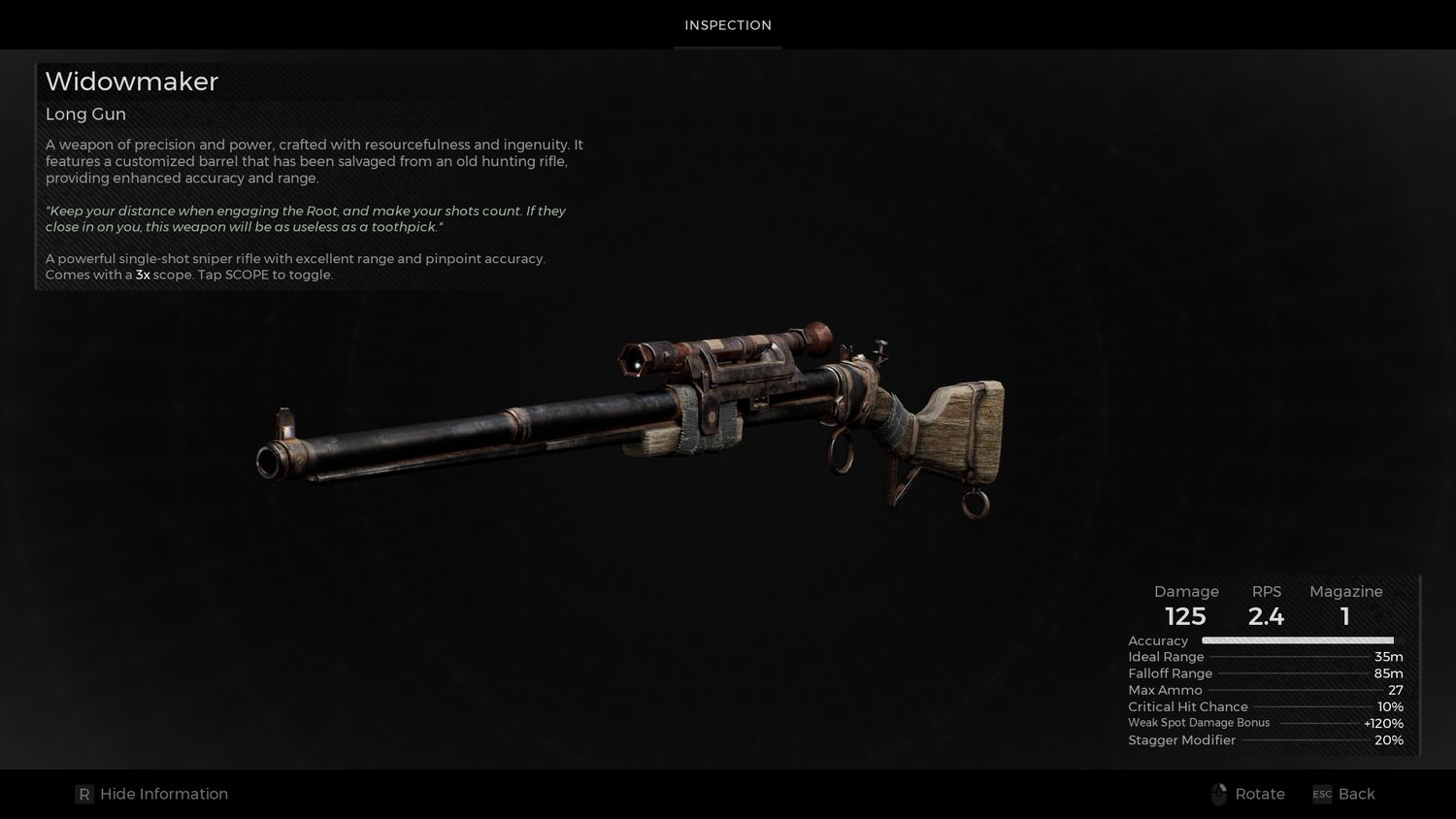
Task: Select the Inspection tab
Action: [x=728, y=25]
